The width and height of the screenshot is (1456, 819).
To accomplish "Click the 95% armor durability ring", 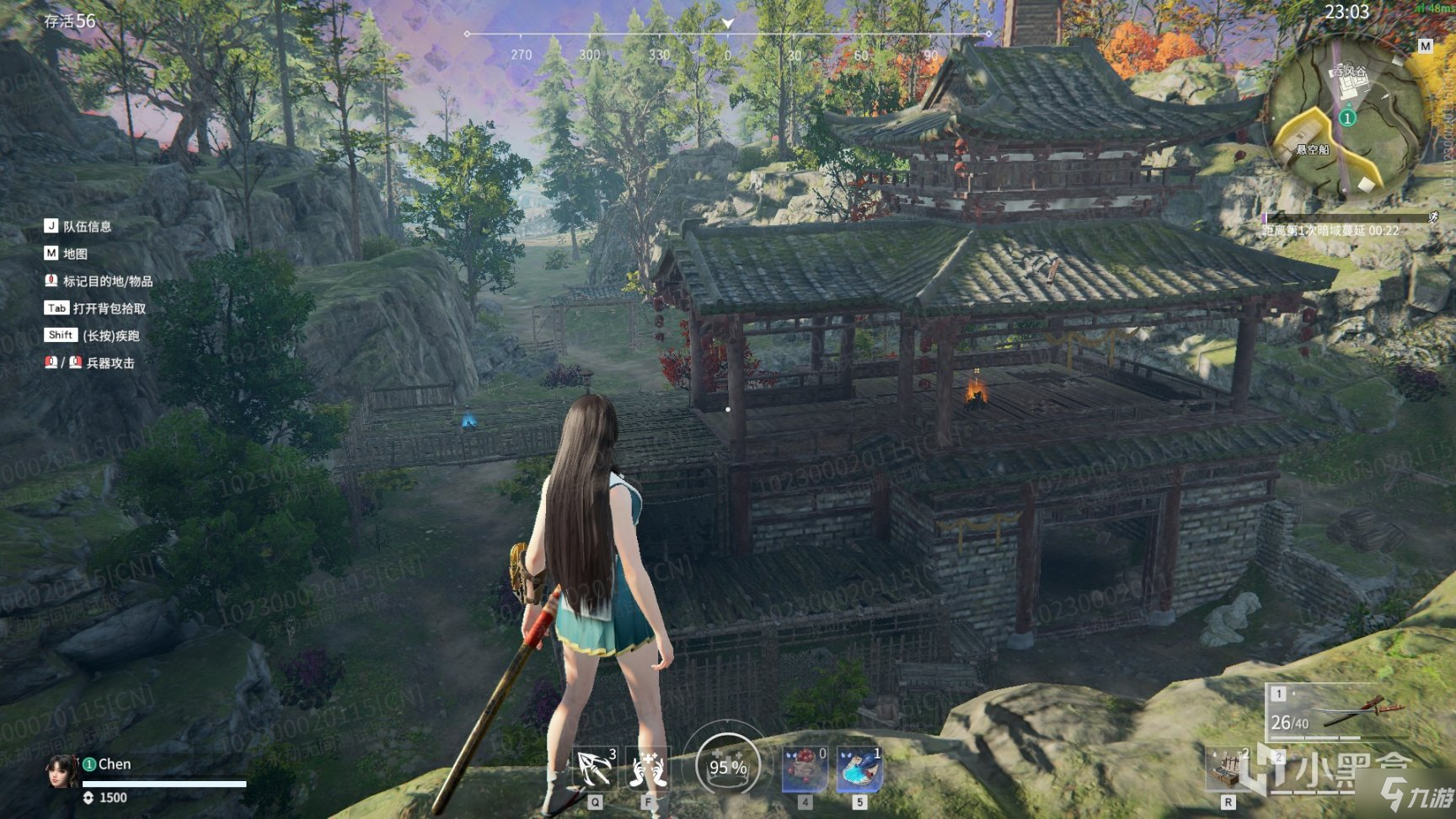I will pyautogui.click(x=727, y=766).
